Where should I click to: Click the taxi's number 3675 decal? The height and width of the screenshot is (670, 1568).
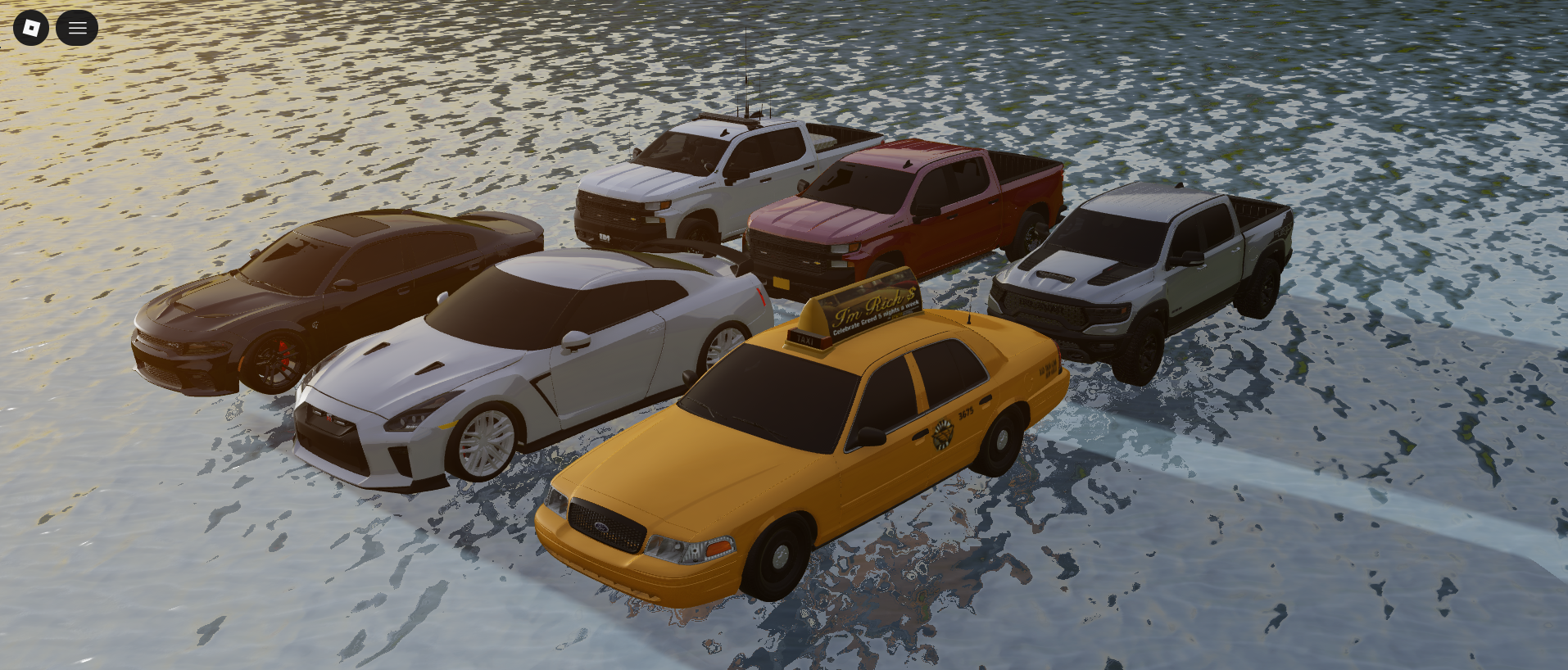click(x=965, y=413)
